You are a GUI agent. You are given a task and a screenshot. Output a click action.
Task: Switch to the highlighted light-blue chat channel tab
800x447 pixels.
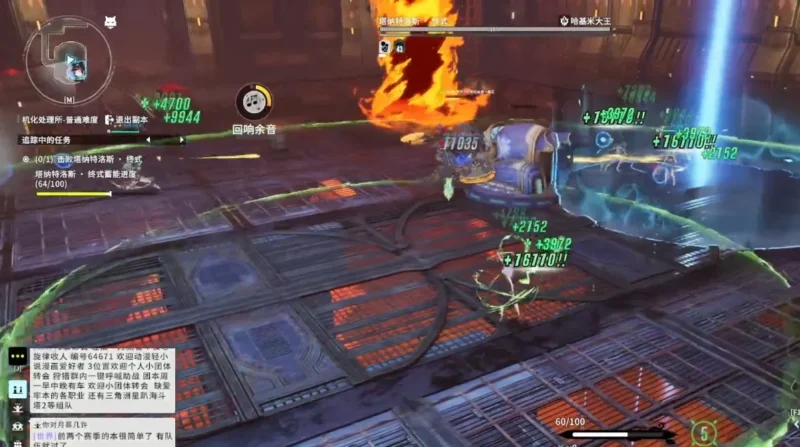point(17,389)
